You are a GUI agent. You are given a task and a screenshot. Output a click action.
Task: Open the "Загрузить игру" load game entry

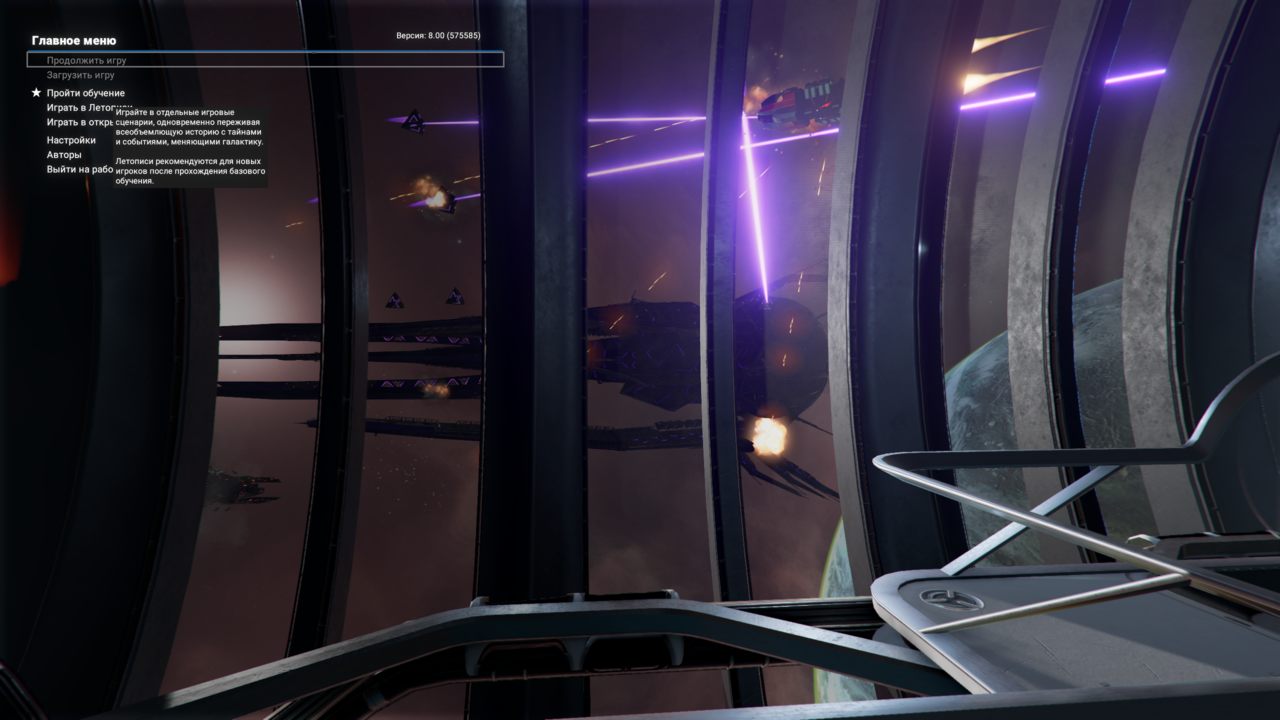pyautogui.click(x=80, y=75)
